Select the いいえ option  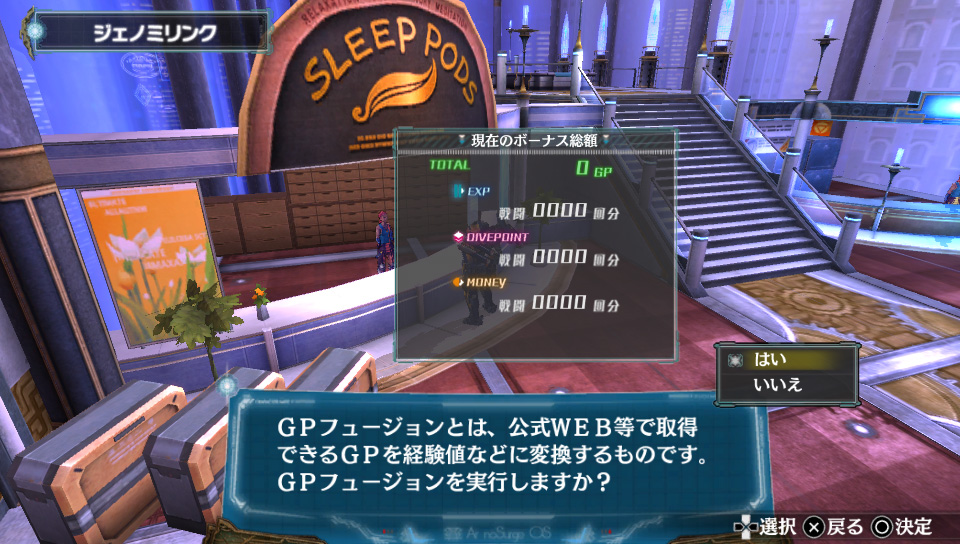click(788, 385)
